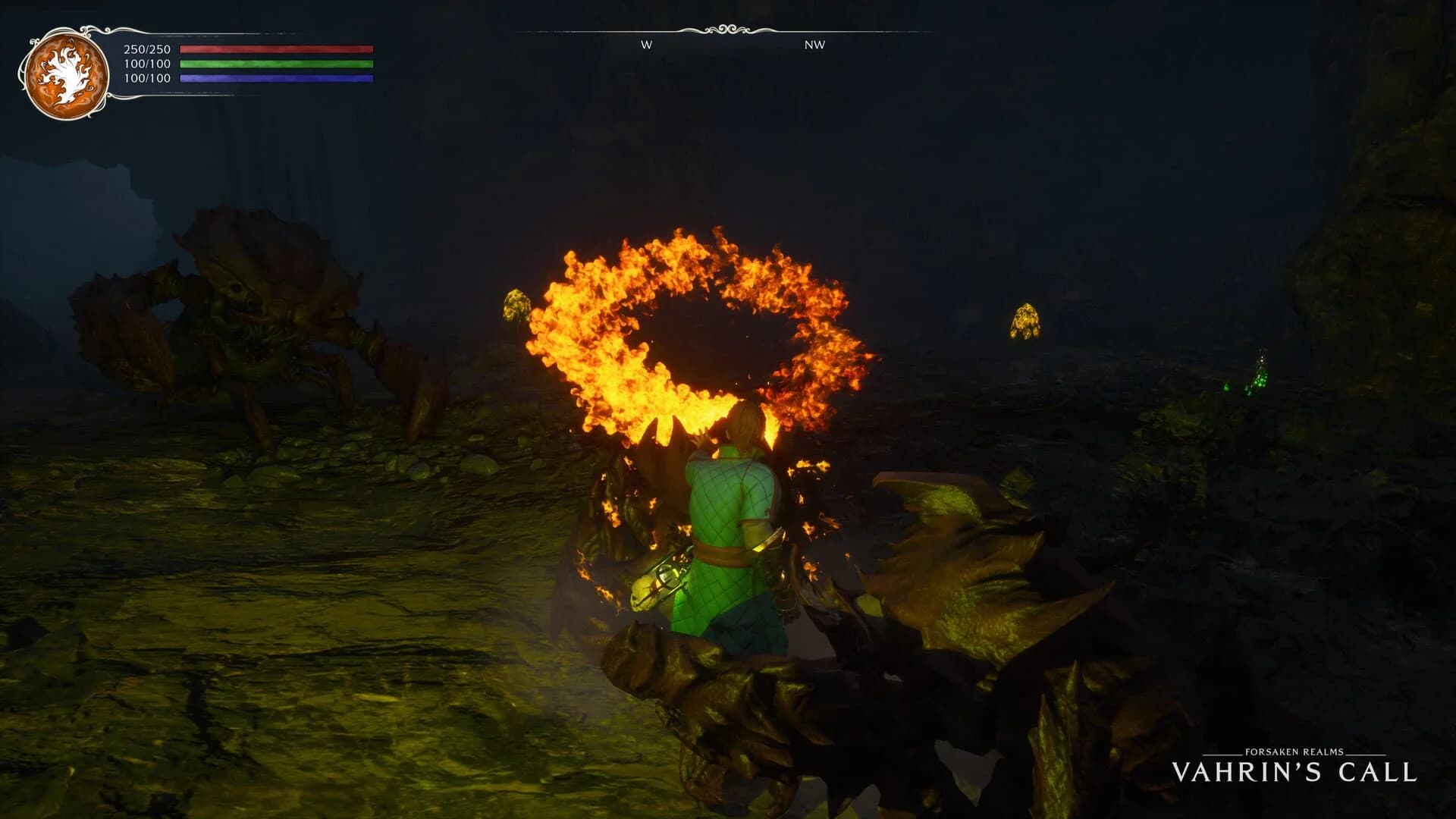1456x819 pixels.
Task: Click the W marker on the compass
Action: (645, 45)
